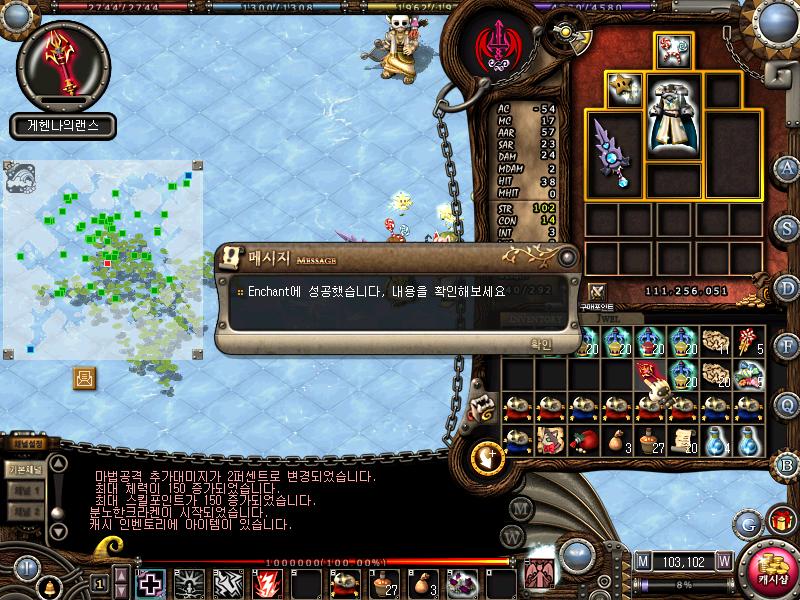Select the paper scroll stack of 20
This screenshot has height=600, width=800.
tap(683, 441)
